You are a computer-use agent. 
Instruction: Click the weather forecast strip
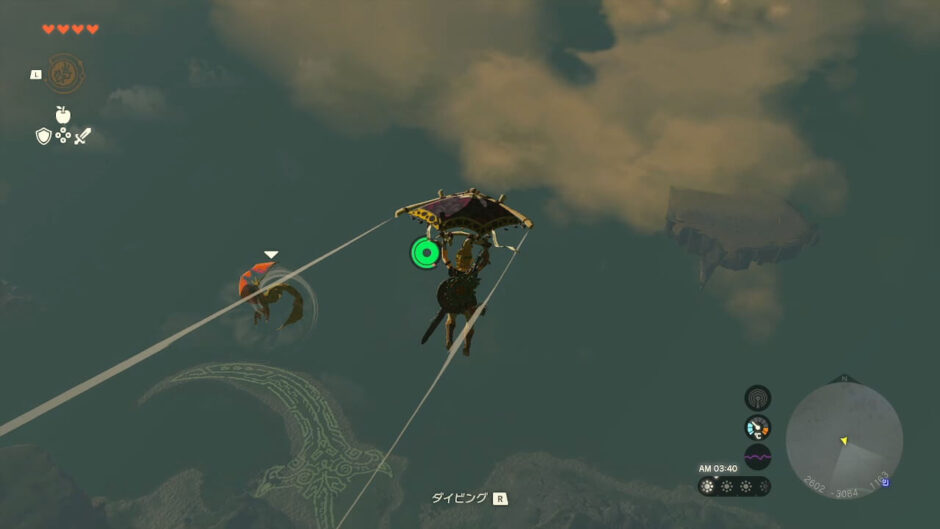point(735,486)
